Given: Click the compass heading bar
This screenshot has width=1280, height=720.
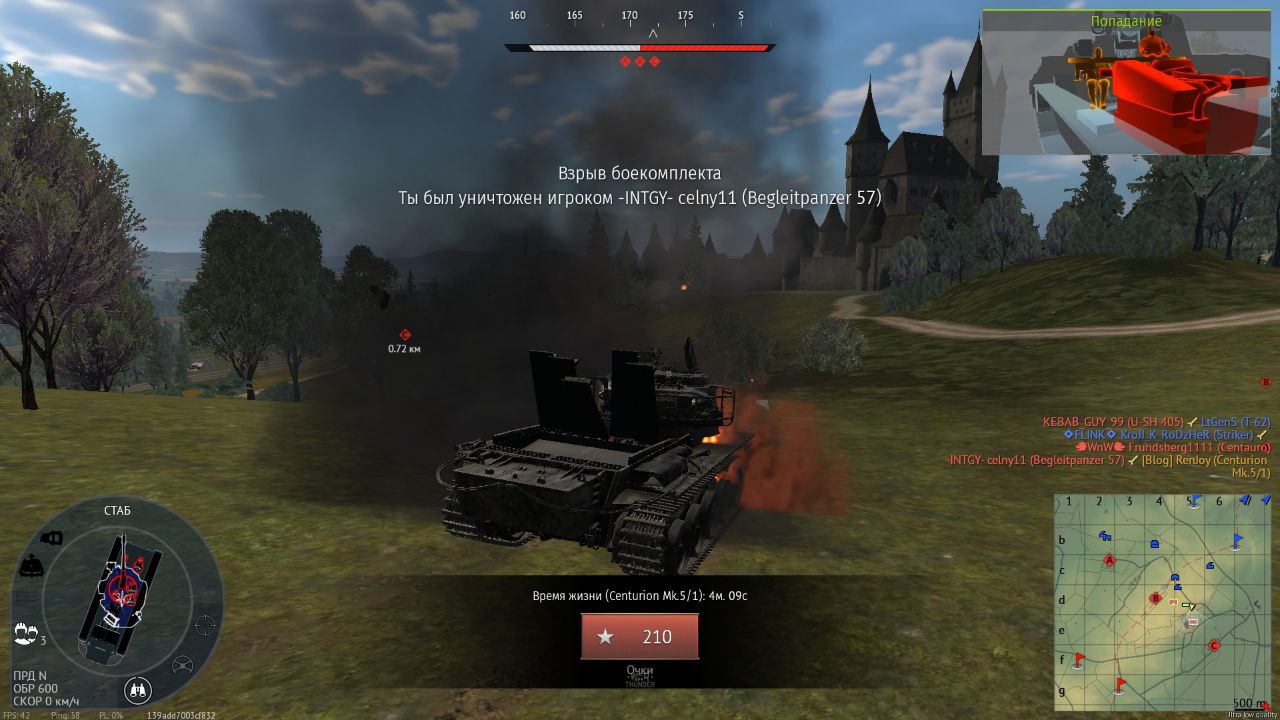Looking at the screenshot, I should pyautogui.click(x=640, y=47).
